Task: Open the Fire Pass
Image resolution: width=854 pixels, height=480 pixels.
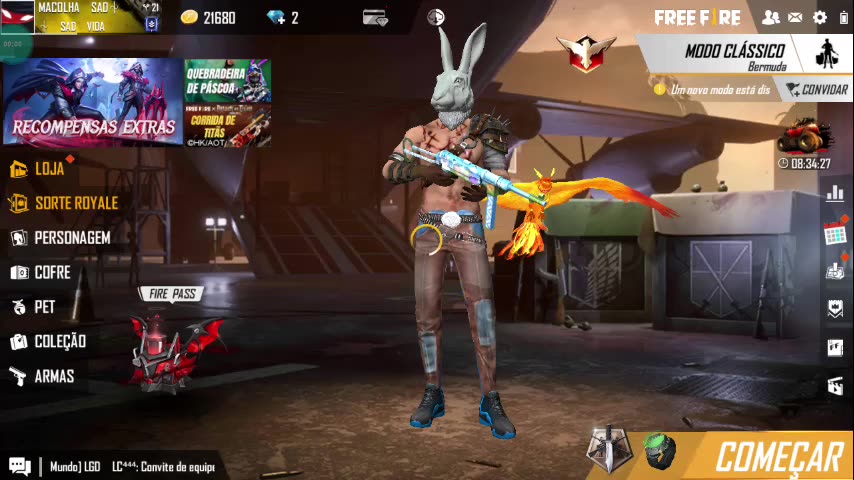Action: 172,340
